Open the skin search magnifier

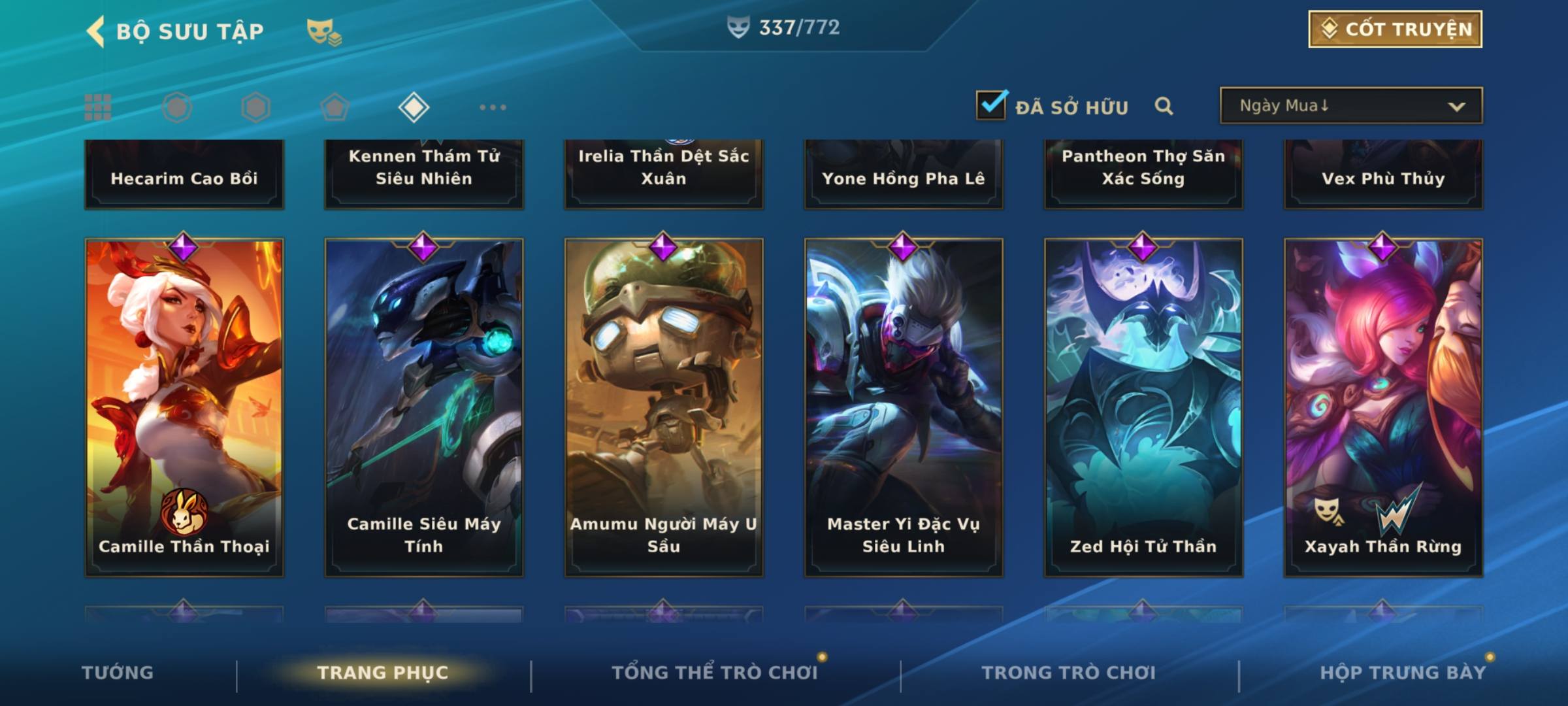1164,106
